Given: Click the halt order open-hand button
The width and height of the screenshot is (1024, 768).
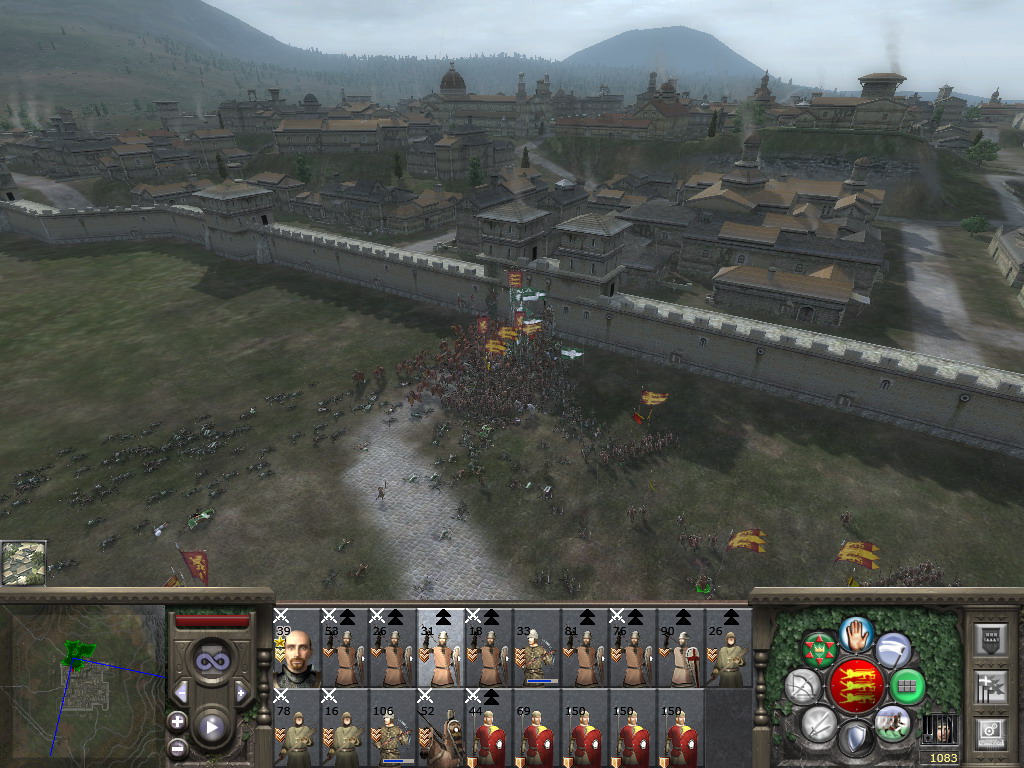Looking at the screenshot, I should click(856, 633).
